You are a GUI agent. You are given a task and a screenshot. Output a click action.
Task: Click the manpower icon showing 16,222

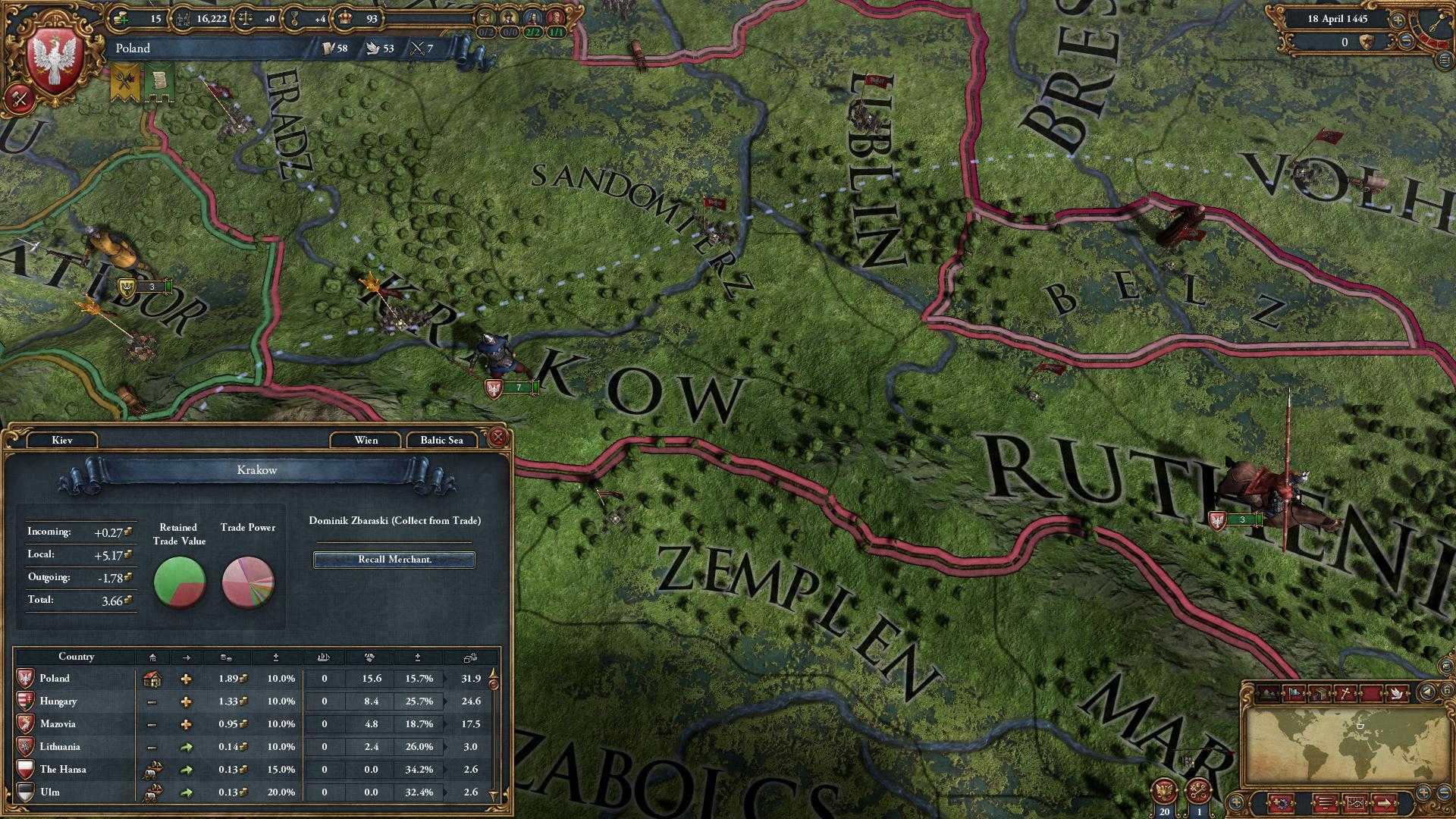coord(183,18)
